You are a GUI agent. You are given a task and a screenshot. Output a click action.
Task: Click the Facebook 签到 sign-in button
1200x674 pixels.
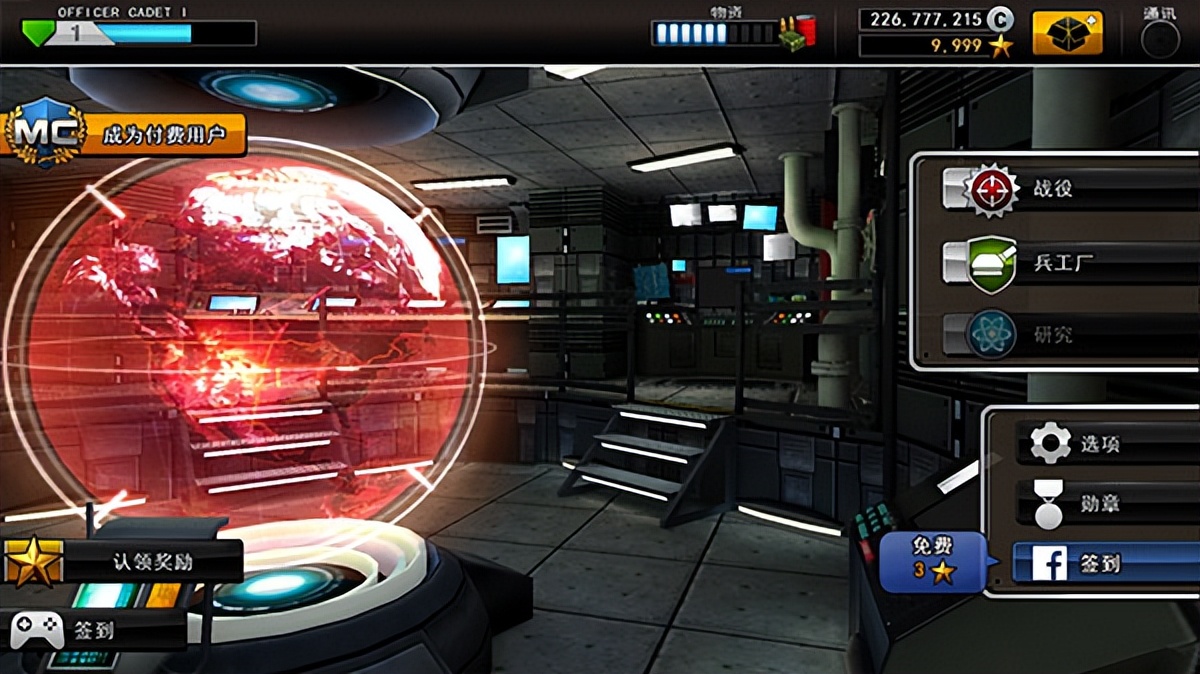(x=1100, y=564)
